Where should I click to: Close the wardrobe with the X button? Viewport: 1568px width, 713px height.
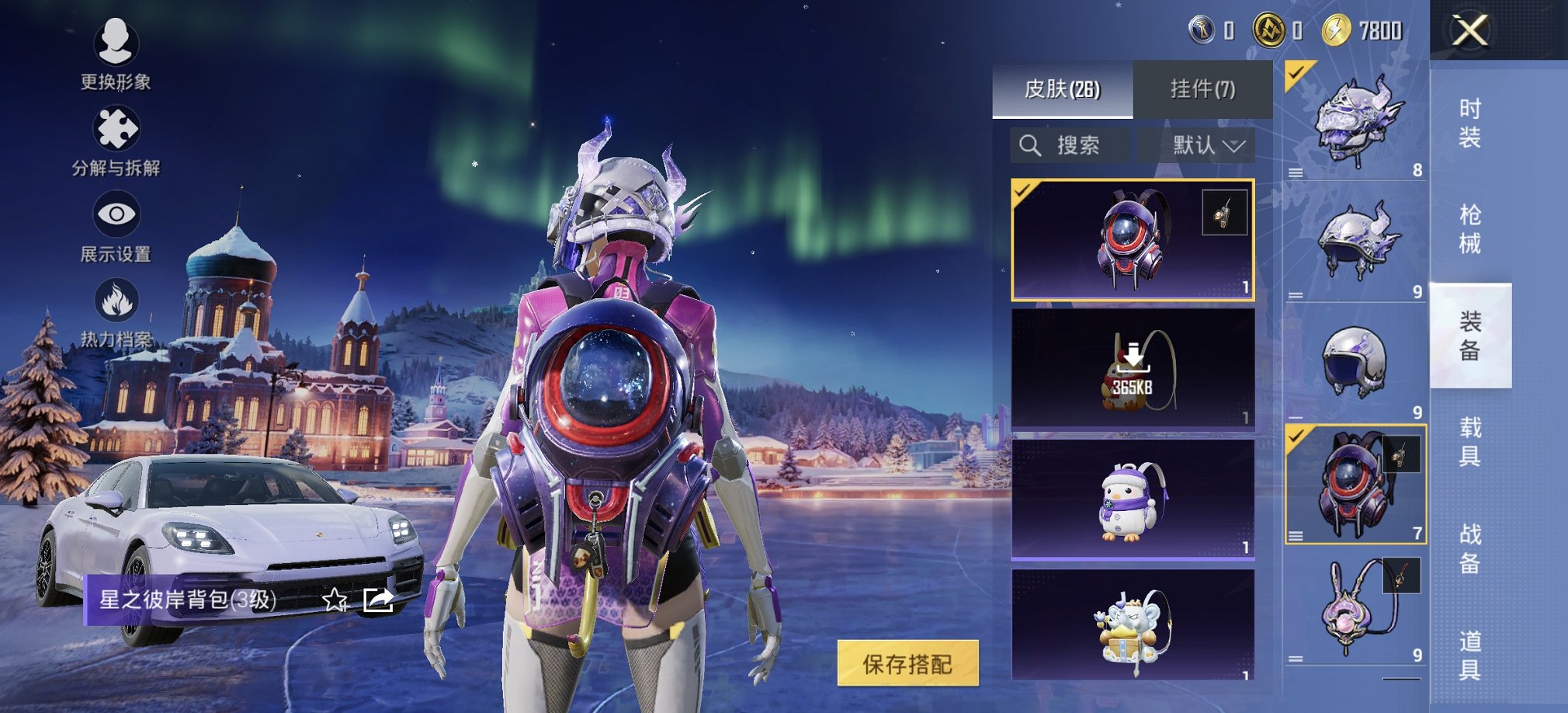pos(1469,31)
